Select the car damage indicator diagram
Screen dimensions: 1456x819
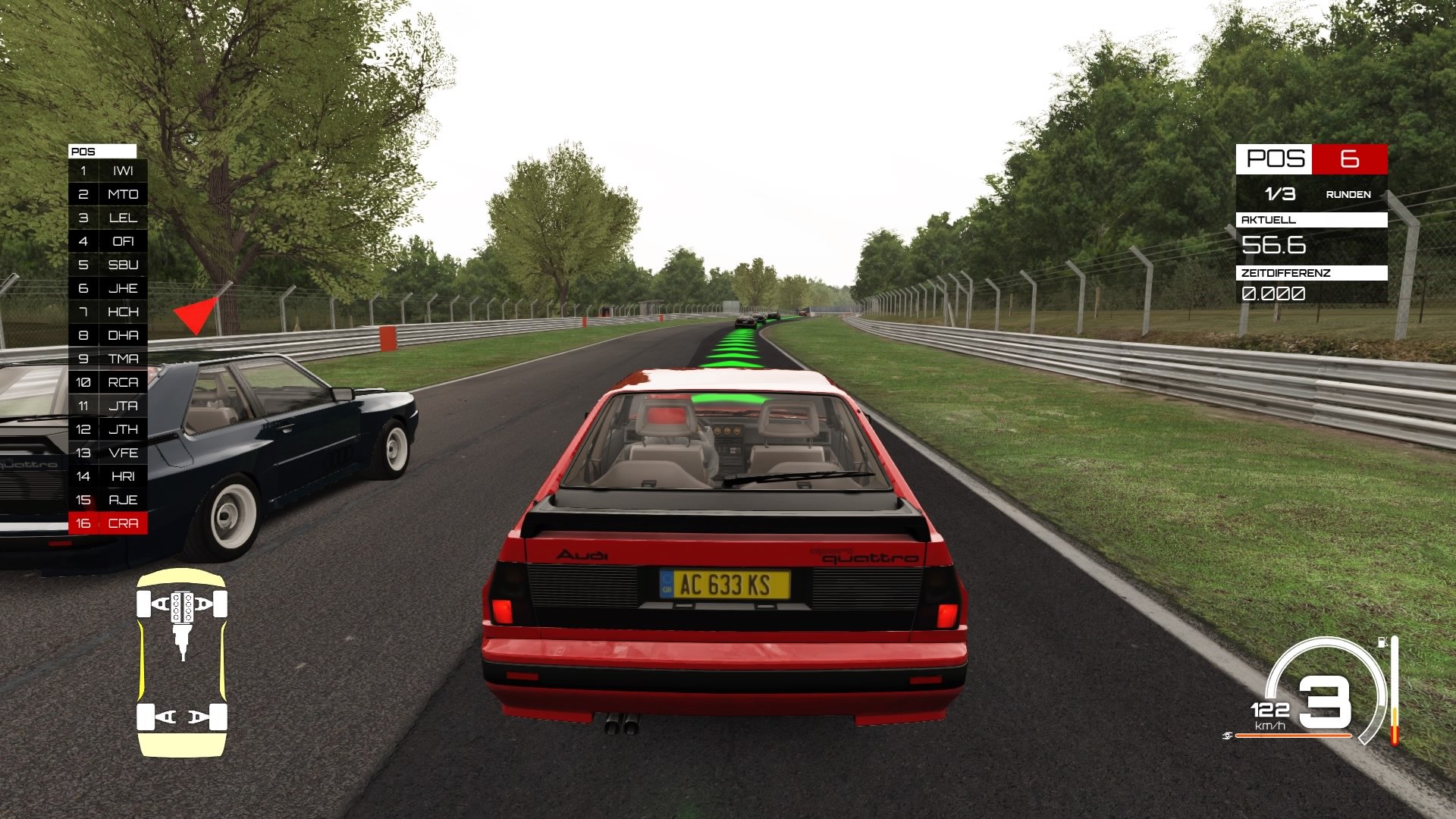coord(180,664)
